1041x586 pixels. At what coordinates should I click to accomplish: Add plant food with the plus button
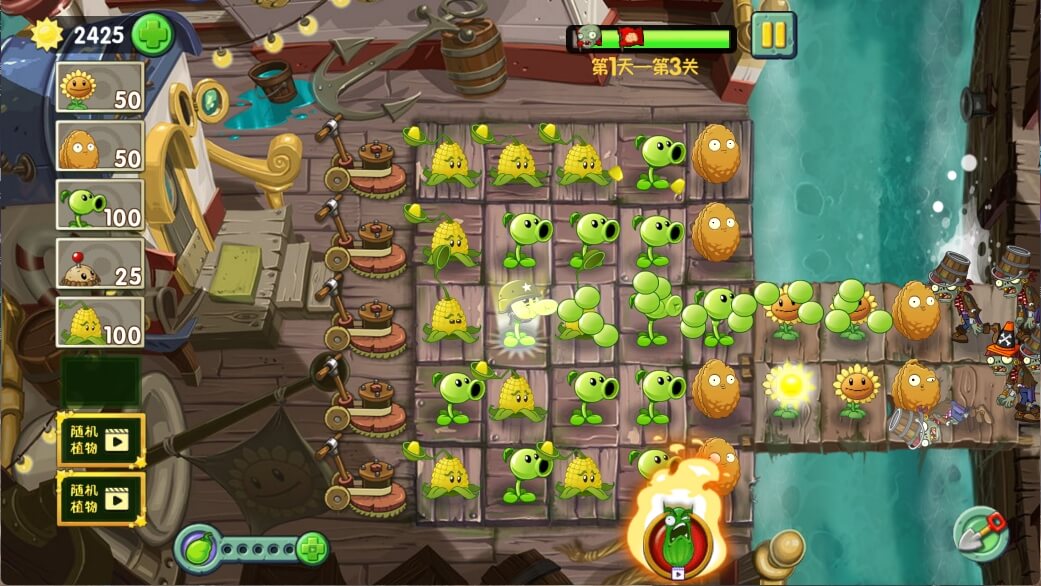coord(312,548)
